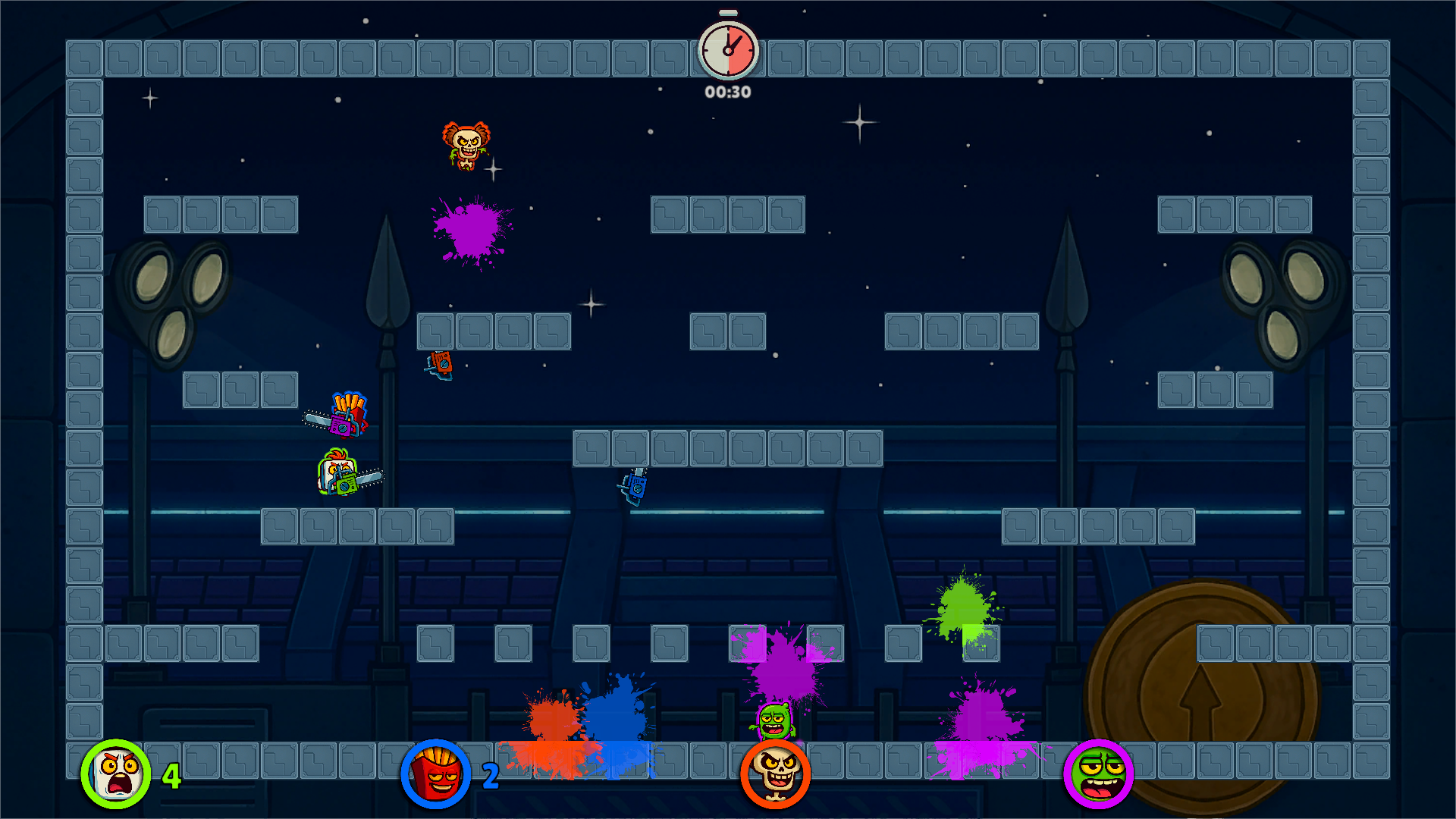This screenshot has width=1456, height=819.
Task: Click the small handle above the stopwatch
Action: tap(727, 11)
